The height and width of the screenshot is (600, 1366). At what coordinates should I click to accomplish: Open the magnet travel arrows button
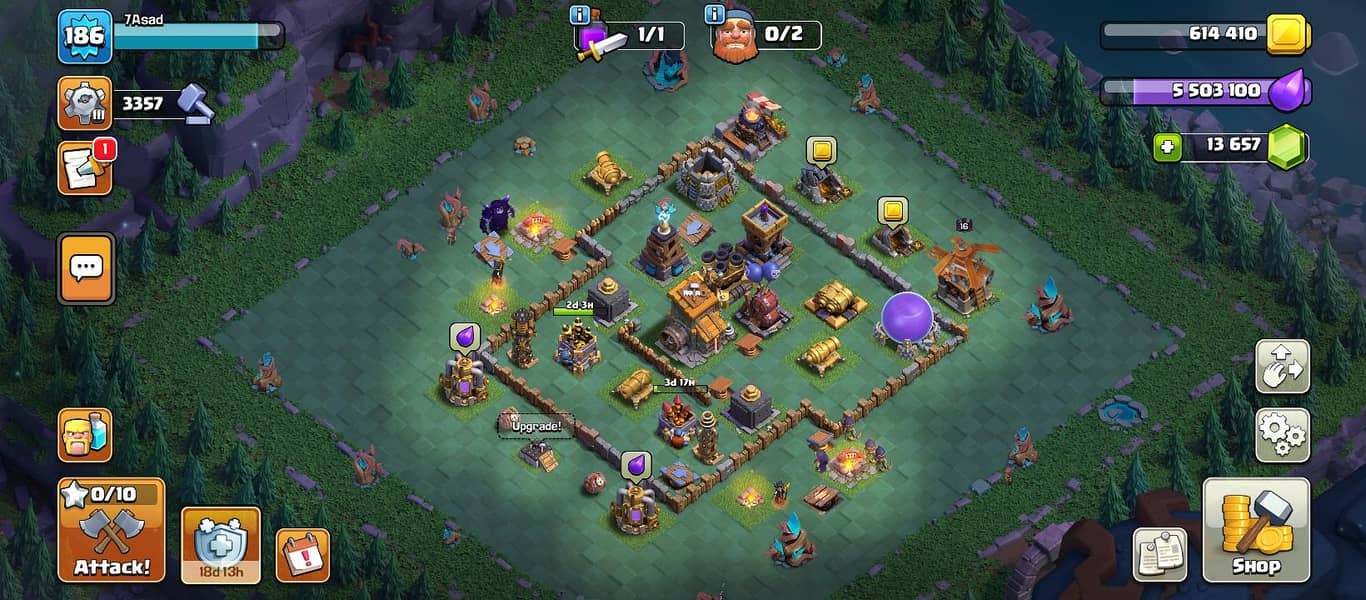coord(1282,367)
